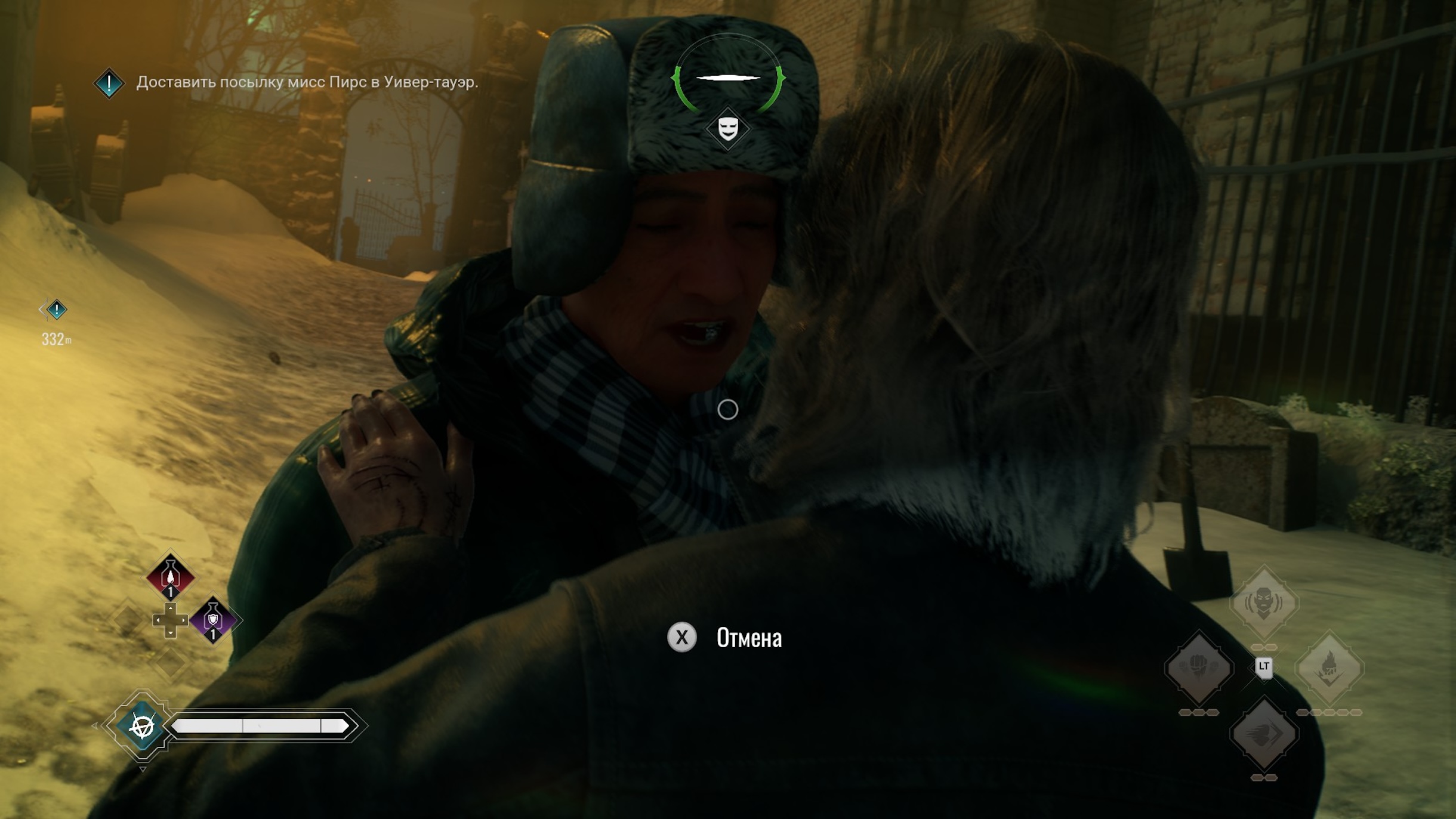The height and width of the screenshot is (819, 1456).
Task: Activate the dash ability at the bottom
Action: click(x=1263, y=733)
